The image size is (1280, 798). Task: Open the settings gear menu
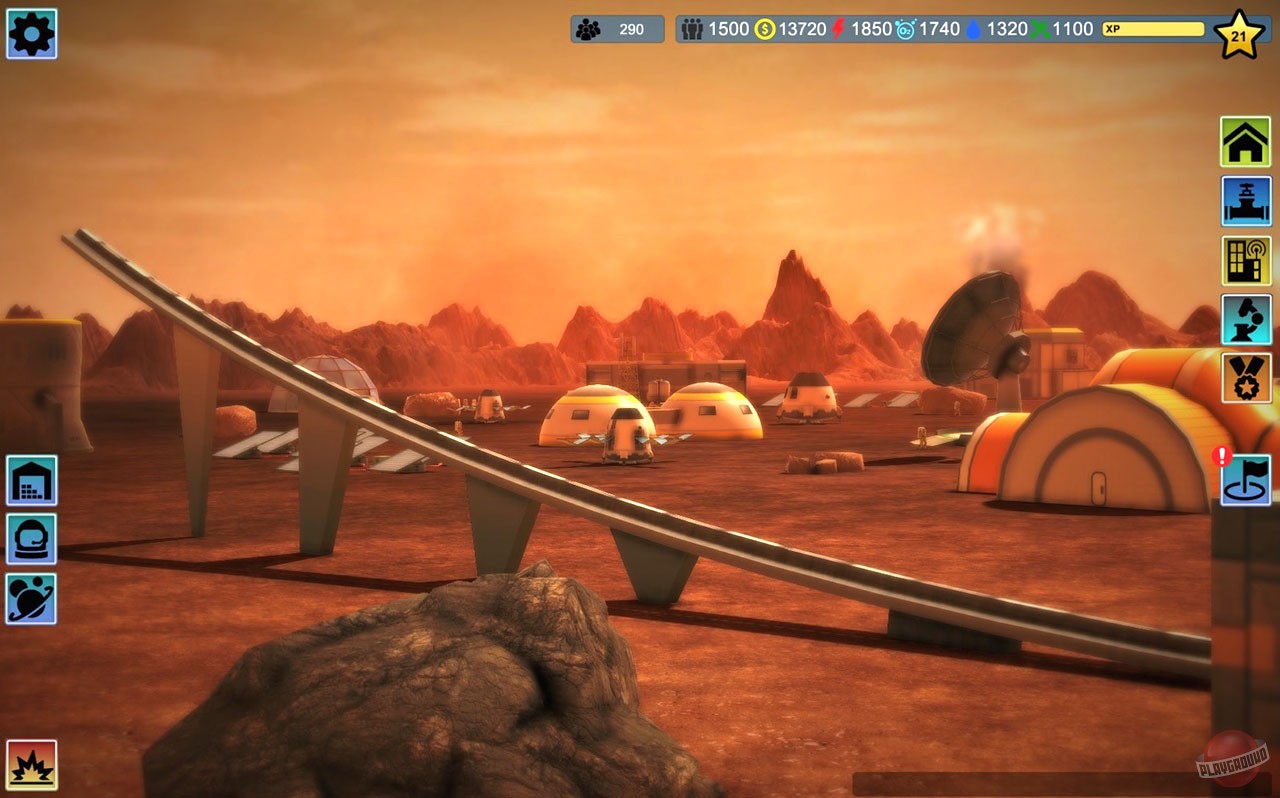[x=31, y=34]
